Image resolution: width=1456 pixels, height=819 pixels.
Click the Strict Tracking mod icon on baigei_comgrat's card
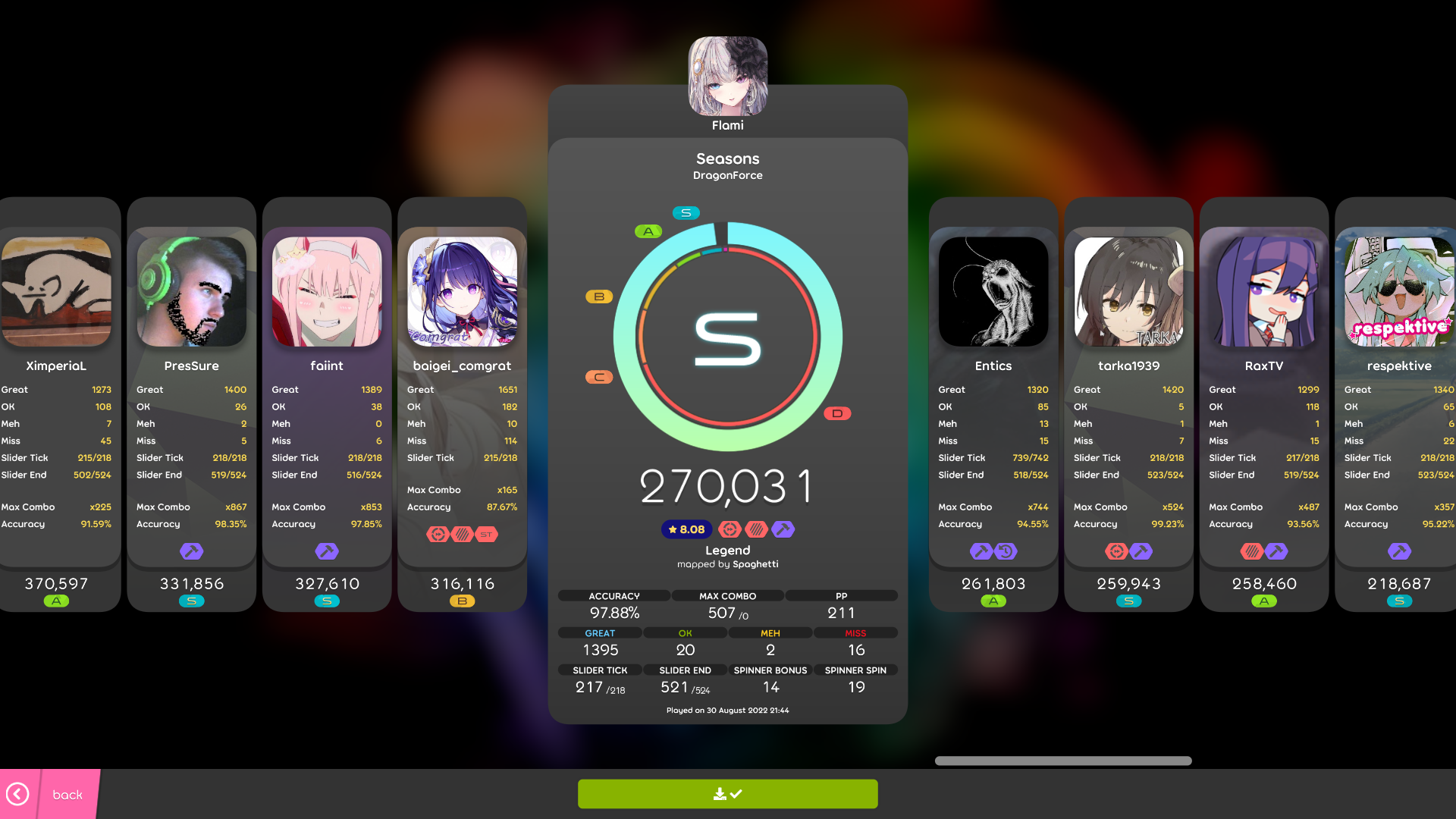[x=486, y=534]
